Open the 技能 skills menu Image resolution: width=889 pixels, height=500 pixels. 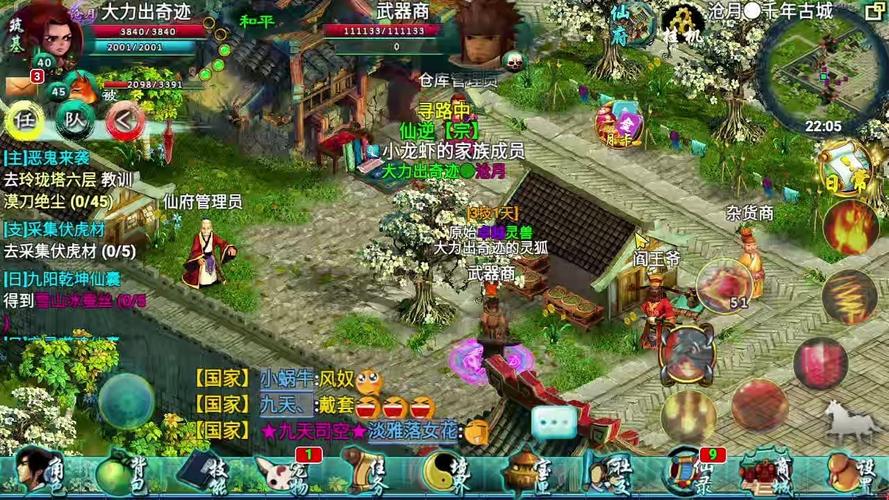coord(201,472)
